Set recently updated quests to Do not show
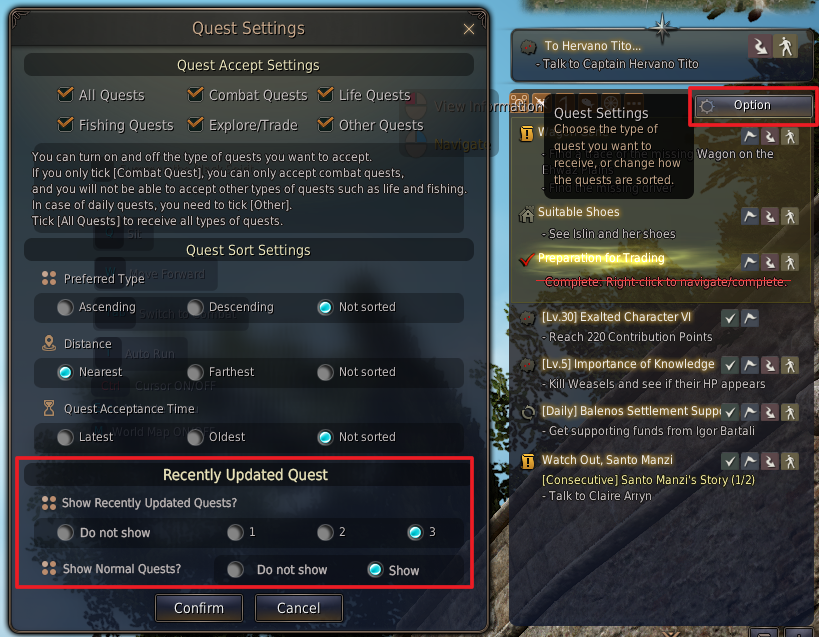 coord(66,533)
